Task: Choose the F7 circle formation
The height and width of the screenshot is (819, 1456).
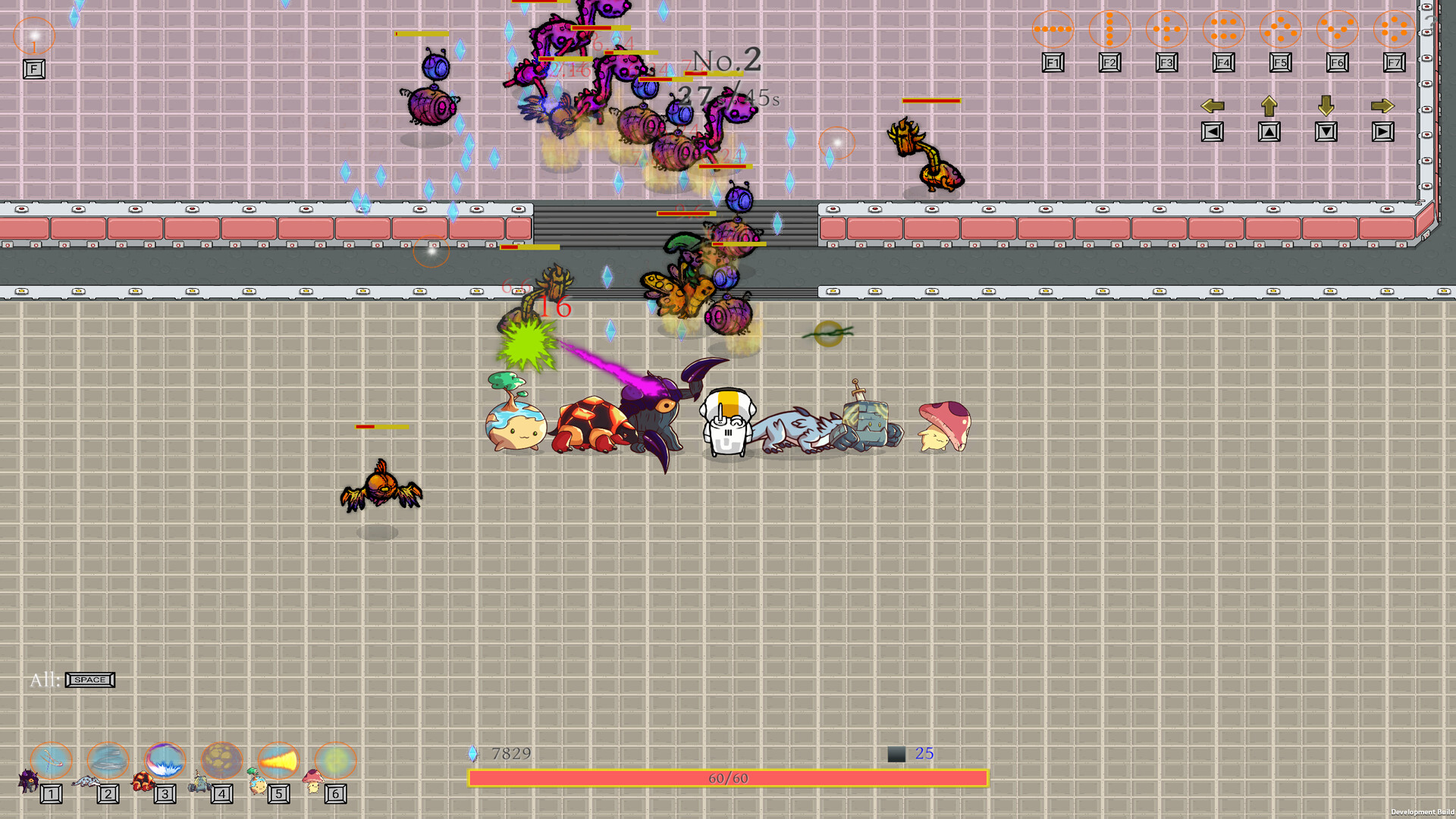Action: [1394, 29]
